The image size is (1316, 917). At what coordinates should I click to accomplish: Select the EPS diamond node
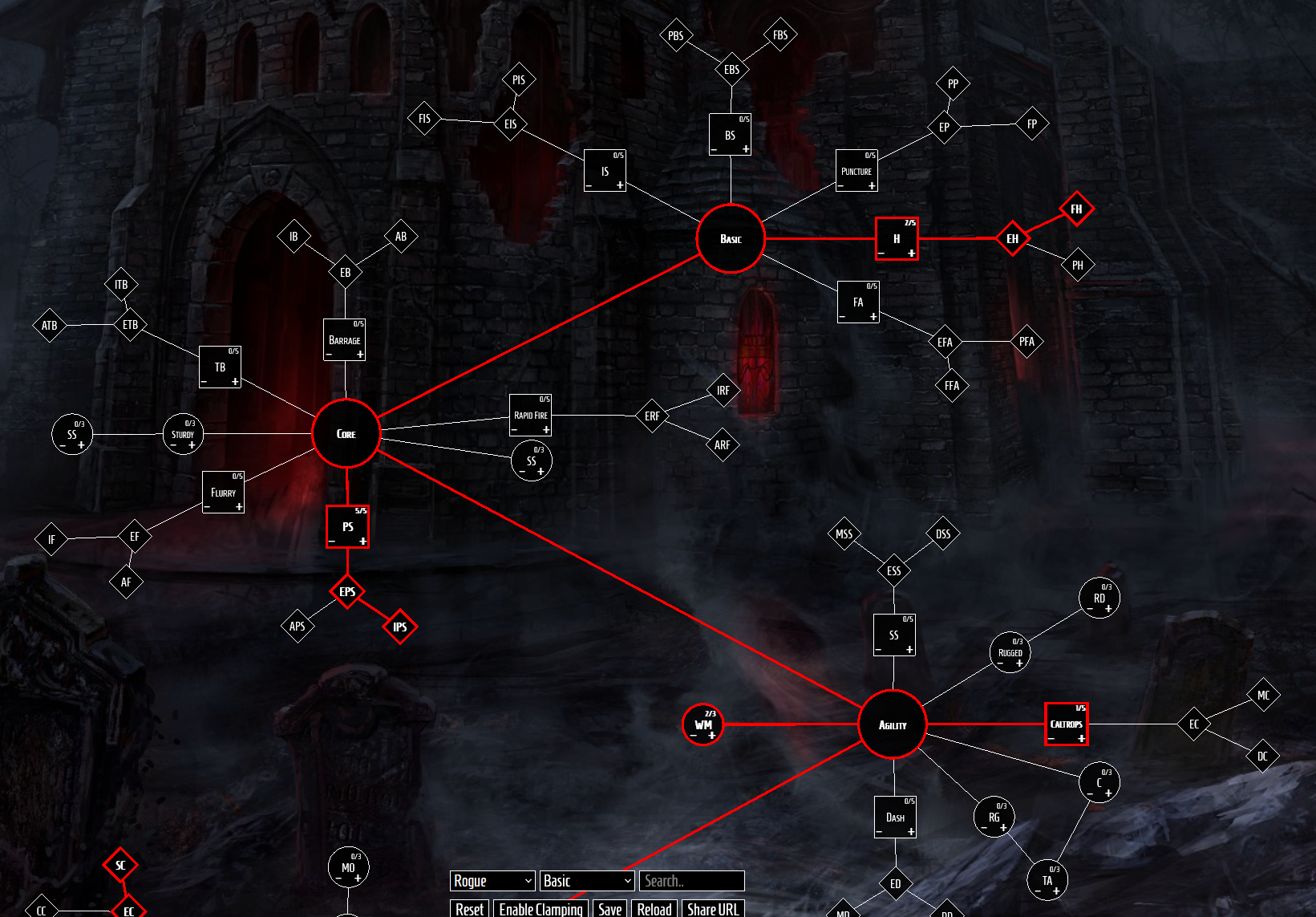pos(347,593)
